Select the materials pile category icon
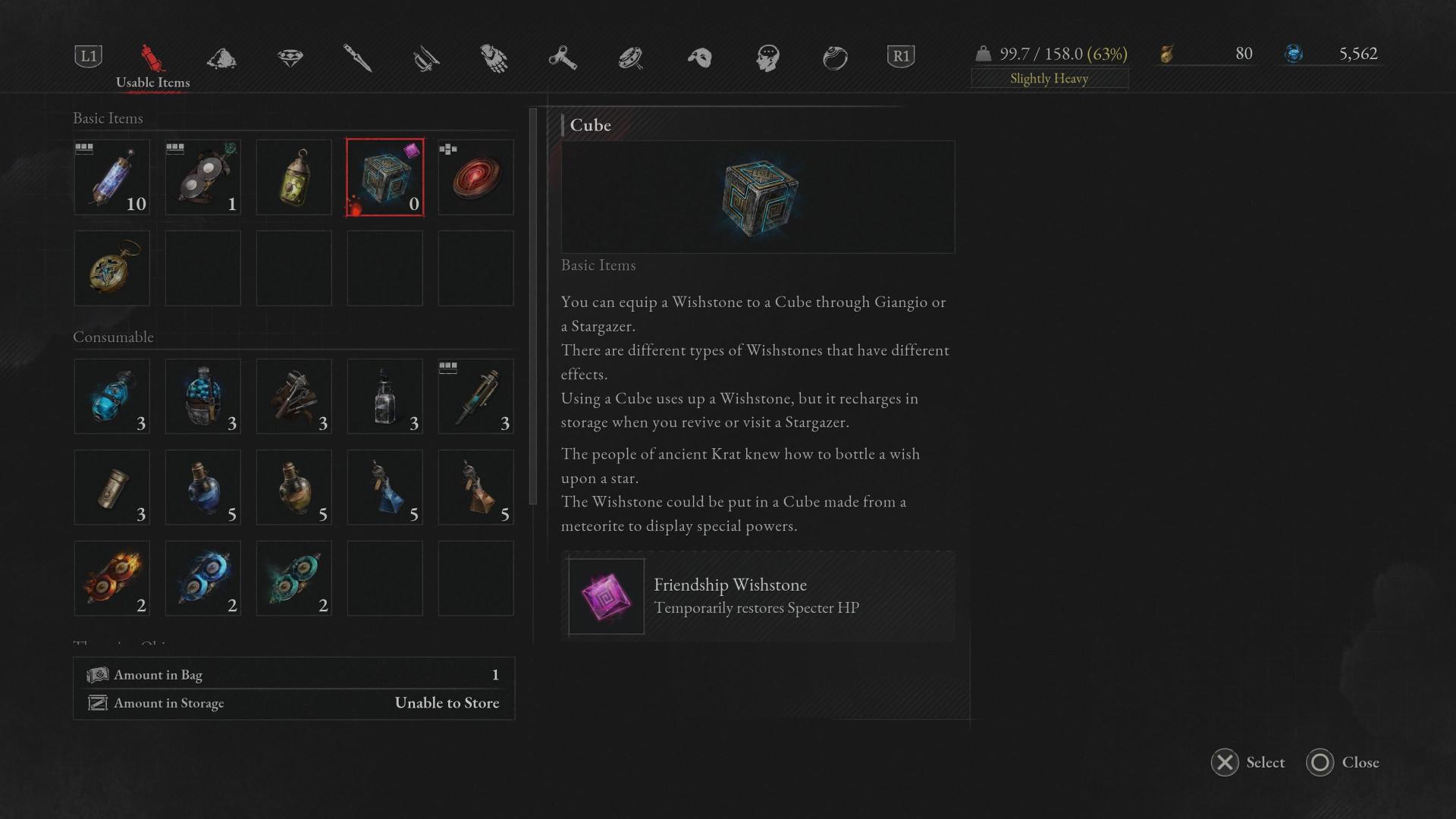 [x=220, y=58]
